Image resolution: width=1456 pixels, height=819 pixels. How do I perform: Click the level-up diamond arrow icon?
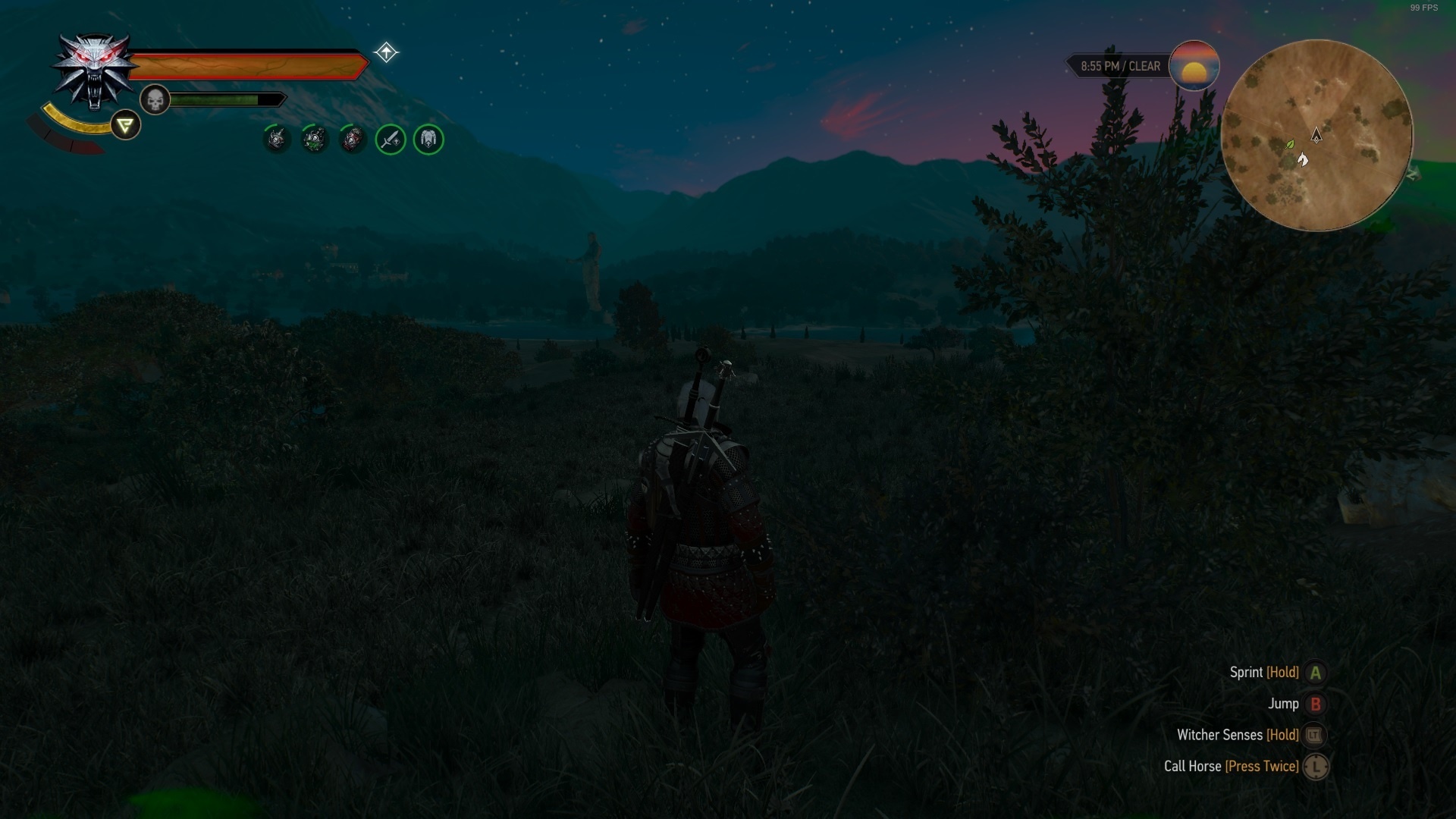pyautogui.click(x=386, y=52)
